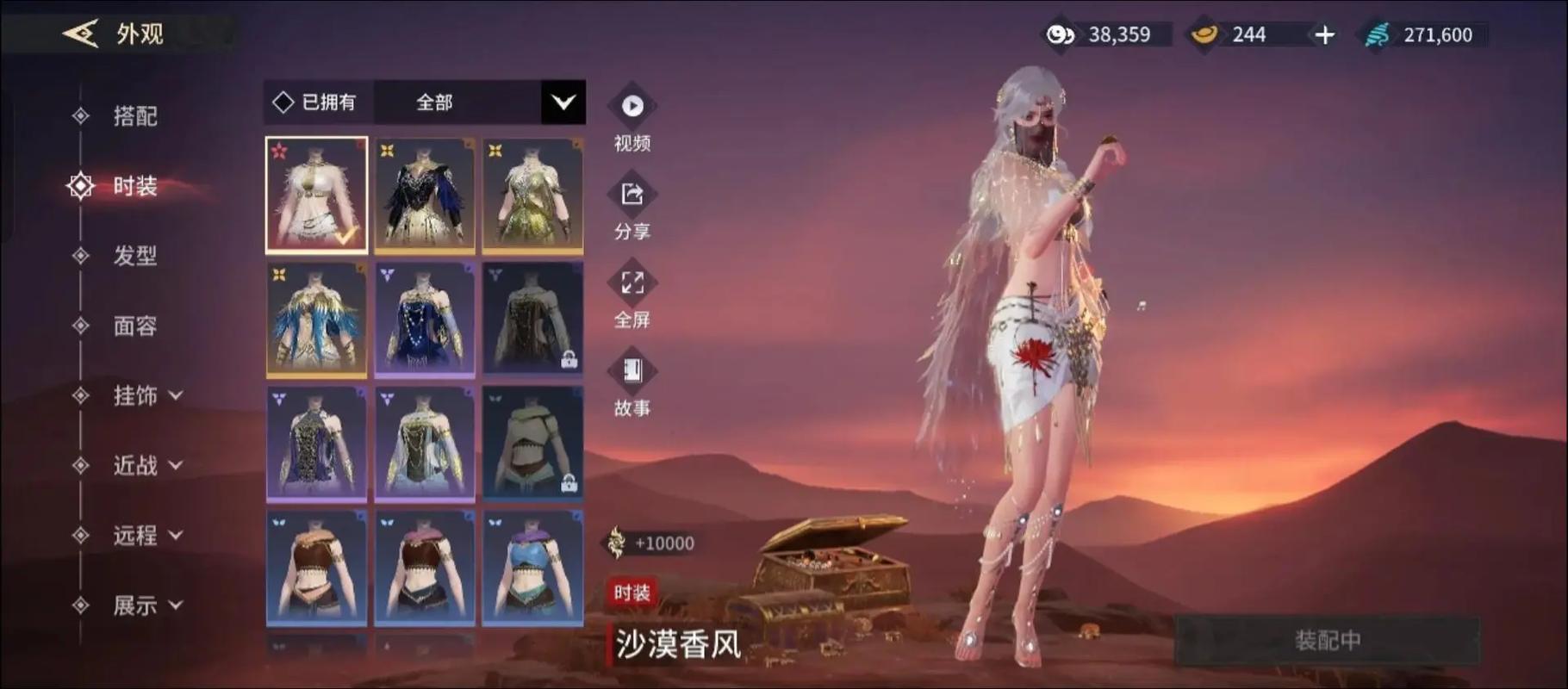The height and width of the screenshot is (689, 1568).
Task: Click the 装配中 equip button
Action: click(1327, 641)
